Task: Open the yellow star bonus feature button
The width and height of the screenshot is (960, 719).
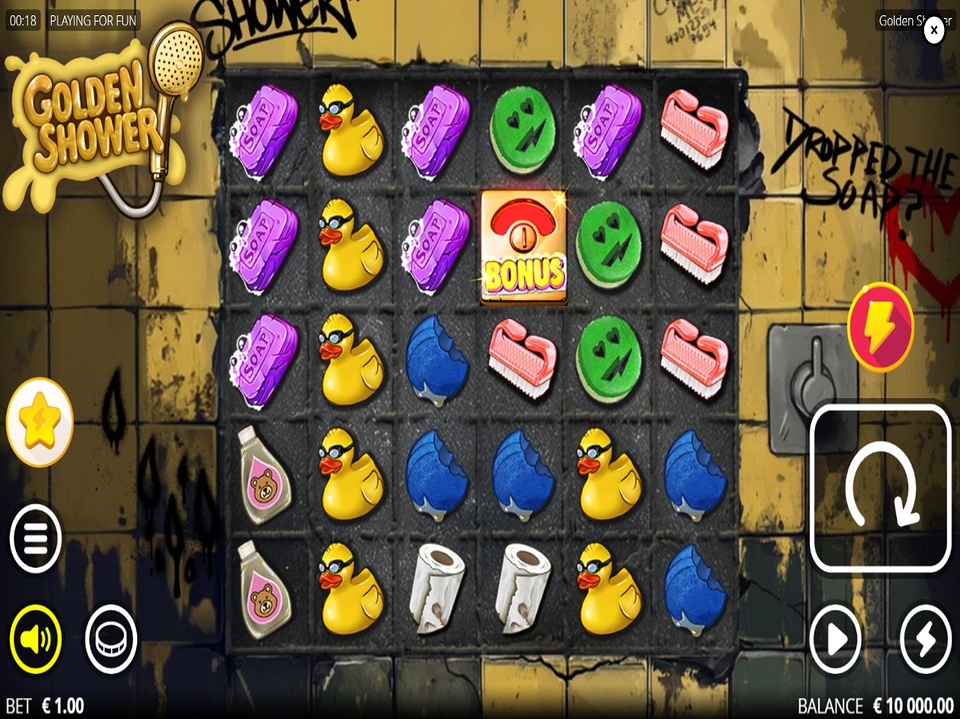Action: click(x=40, y=422)
